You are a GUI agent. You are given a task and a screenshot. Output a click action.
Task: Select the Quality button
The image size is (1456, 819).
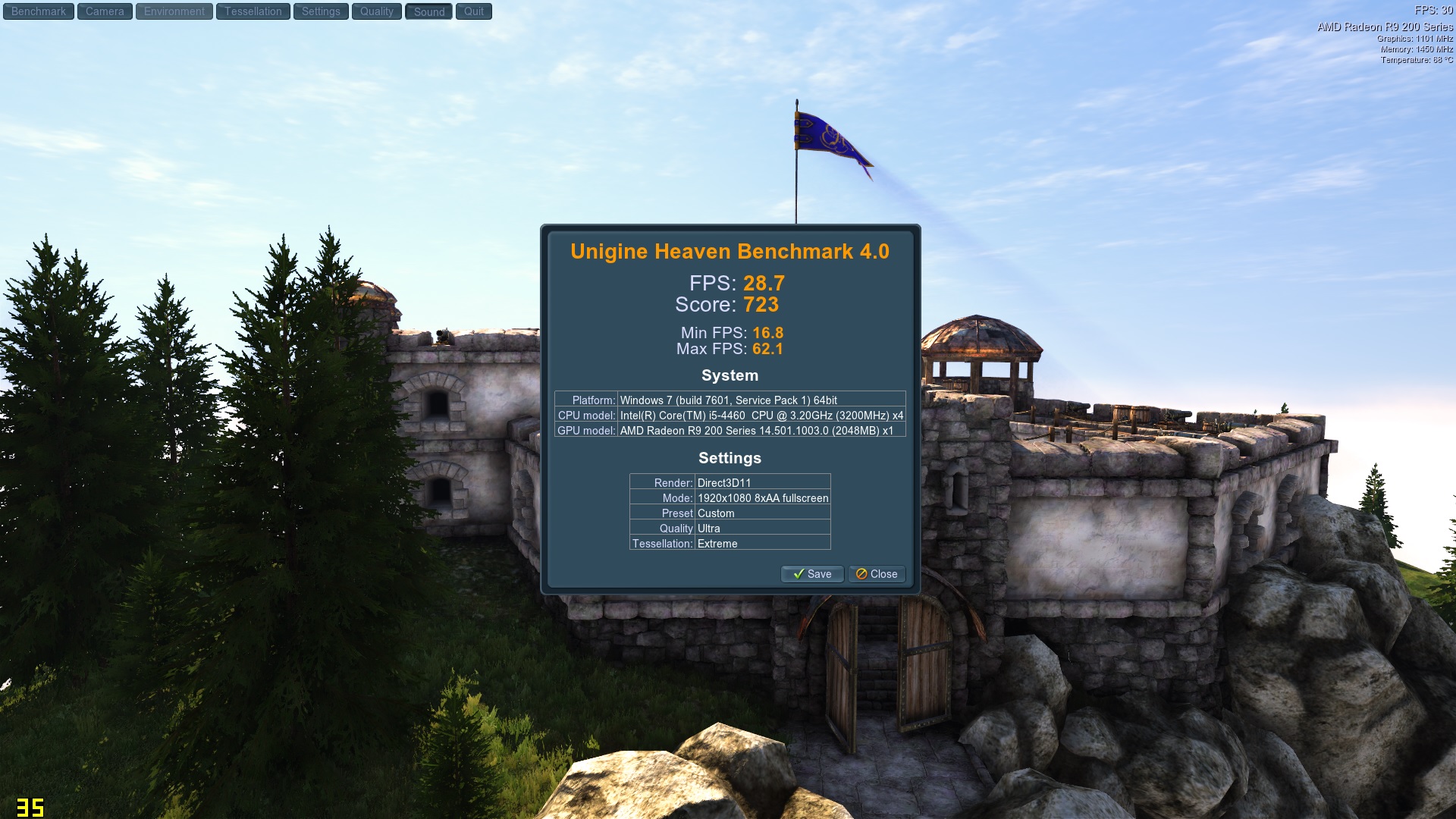pos(377,11)
